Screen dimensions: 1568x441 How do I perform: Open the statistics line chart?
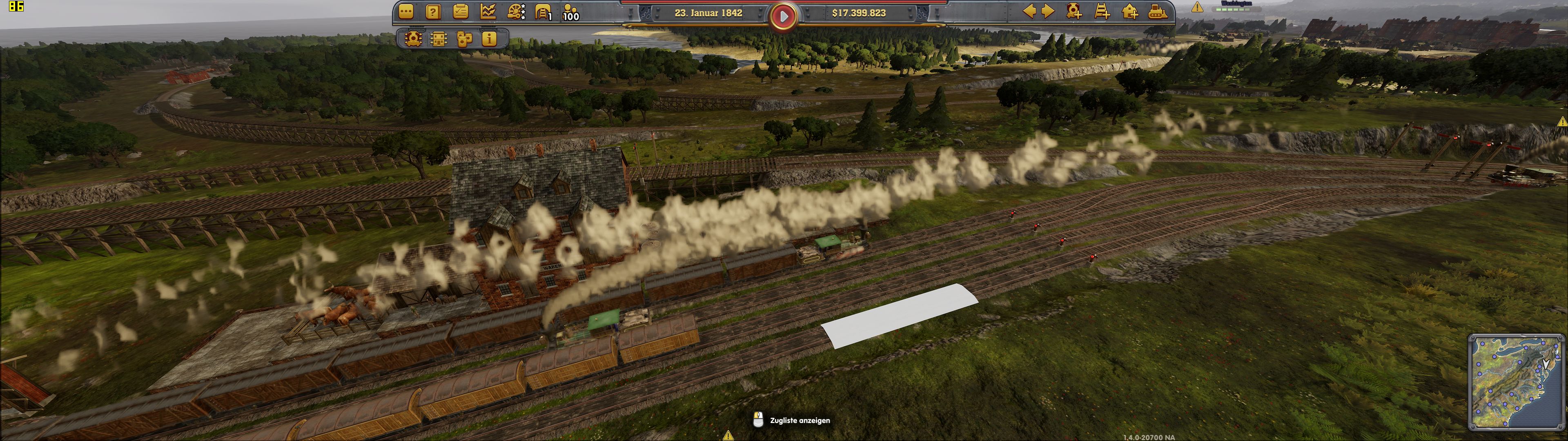pyautogui.click(x=488, y=11)
